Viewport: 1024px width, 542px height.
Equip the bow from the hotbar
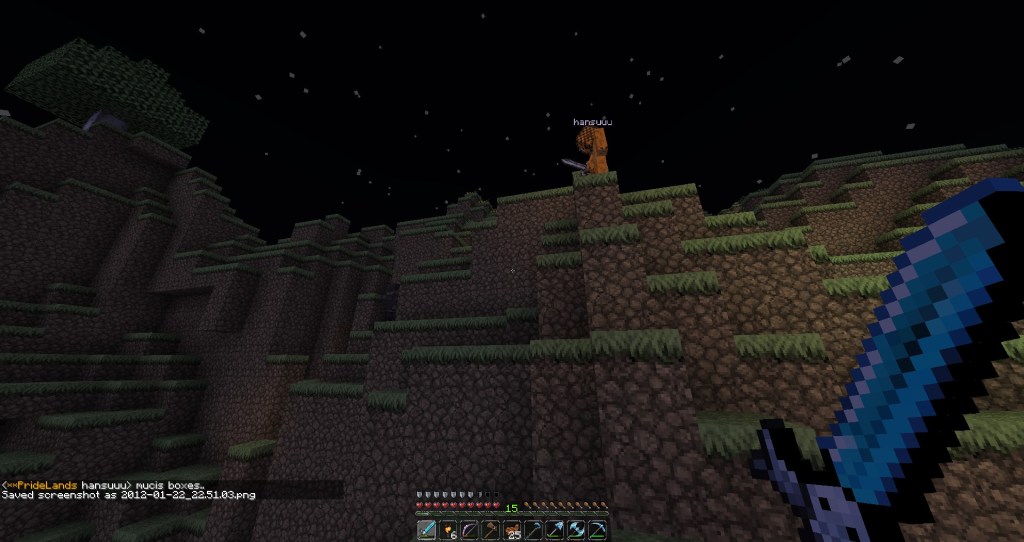[469, 529]
